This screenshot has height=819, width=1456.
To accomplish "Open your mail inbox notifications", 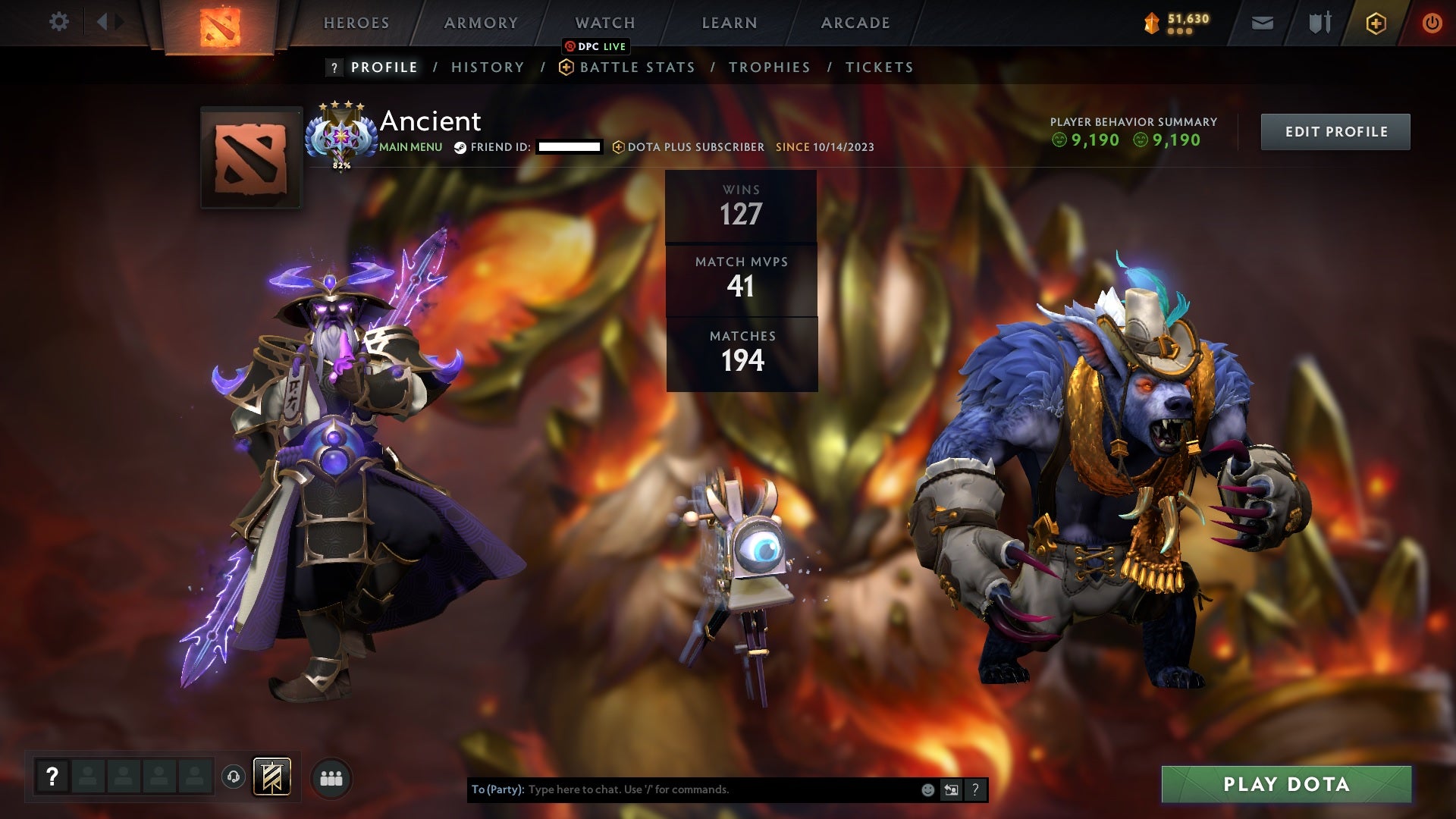I will tap(1262, 23).
